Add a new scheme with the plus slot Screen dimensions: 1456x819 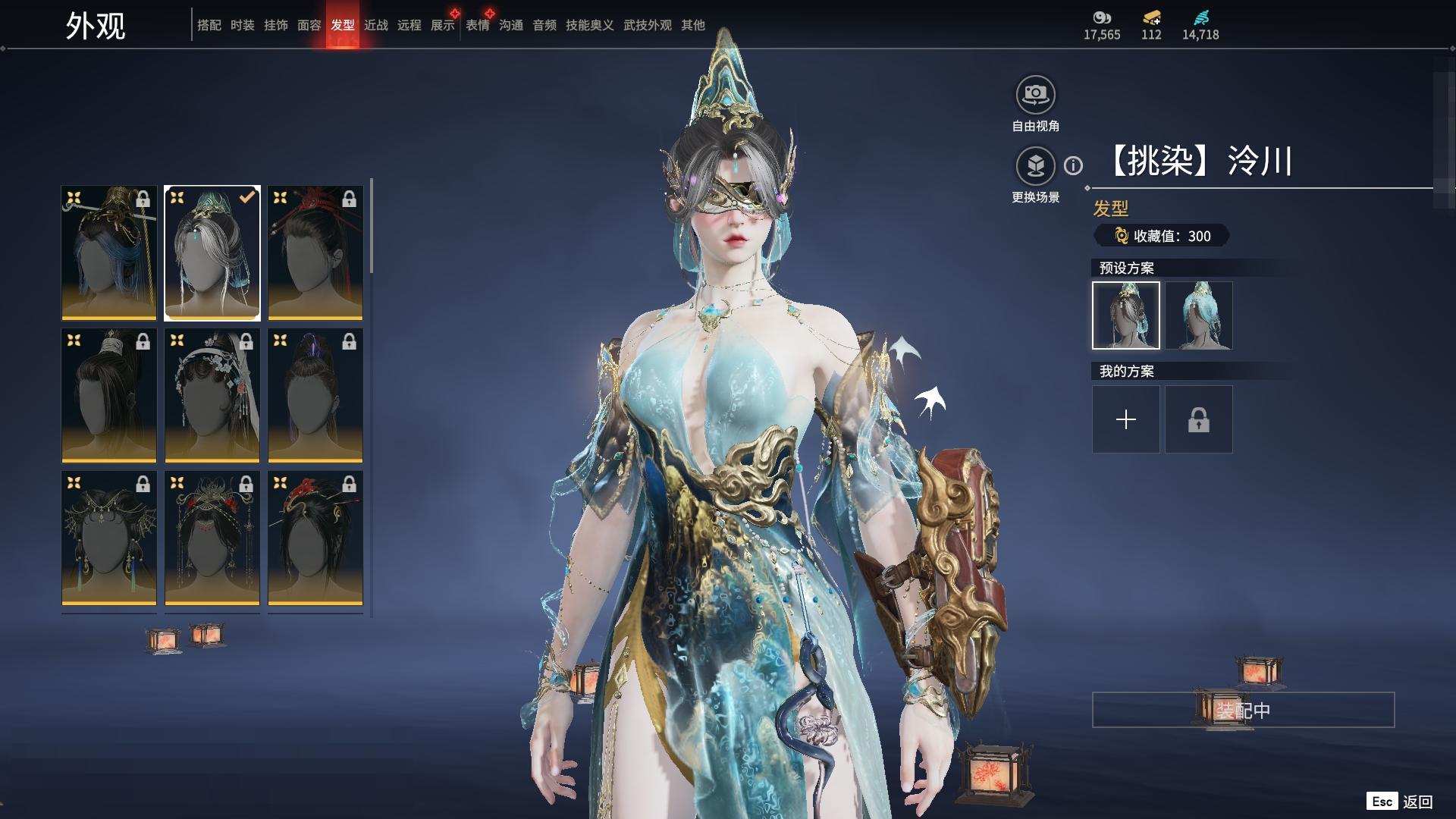coord(1125,419)
